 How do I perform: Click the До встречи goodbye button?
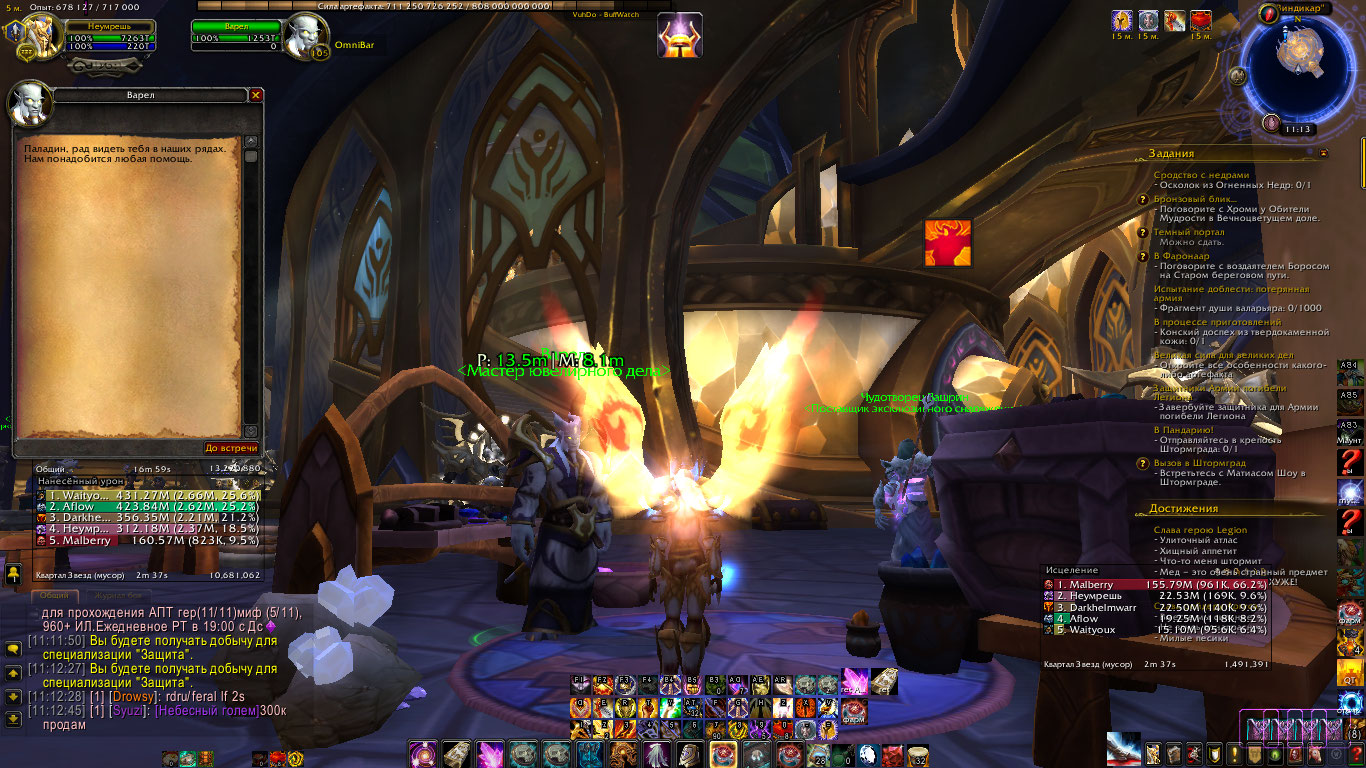(x=231, y=448)
